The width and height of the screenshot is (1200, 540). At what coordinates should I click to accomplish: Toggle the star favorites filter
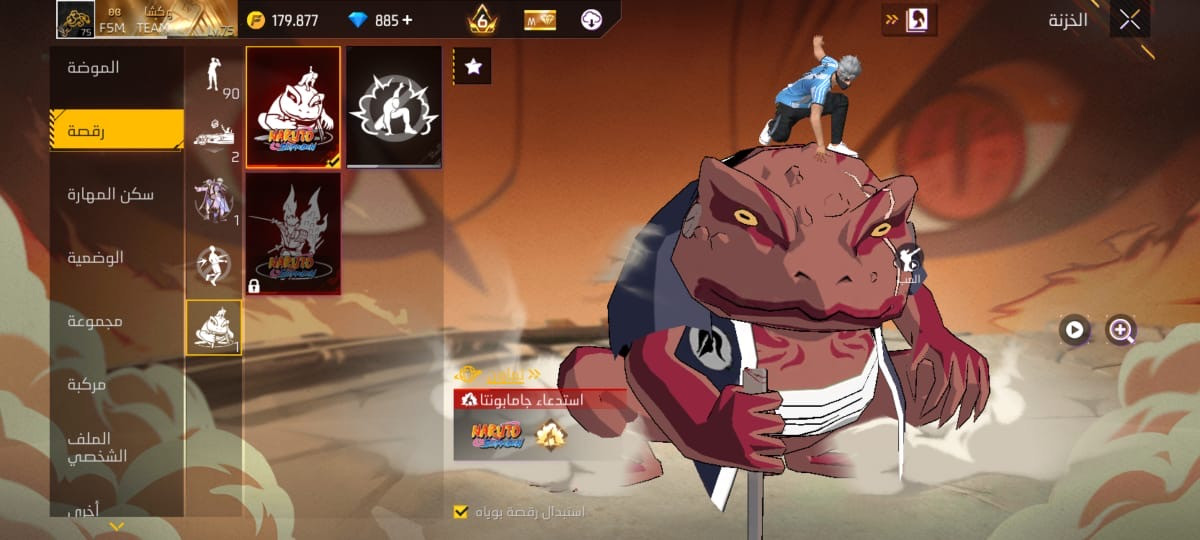tap(473, 66)
